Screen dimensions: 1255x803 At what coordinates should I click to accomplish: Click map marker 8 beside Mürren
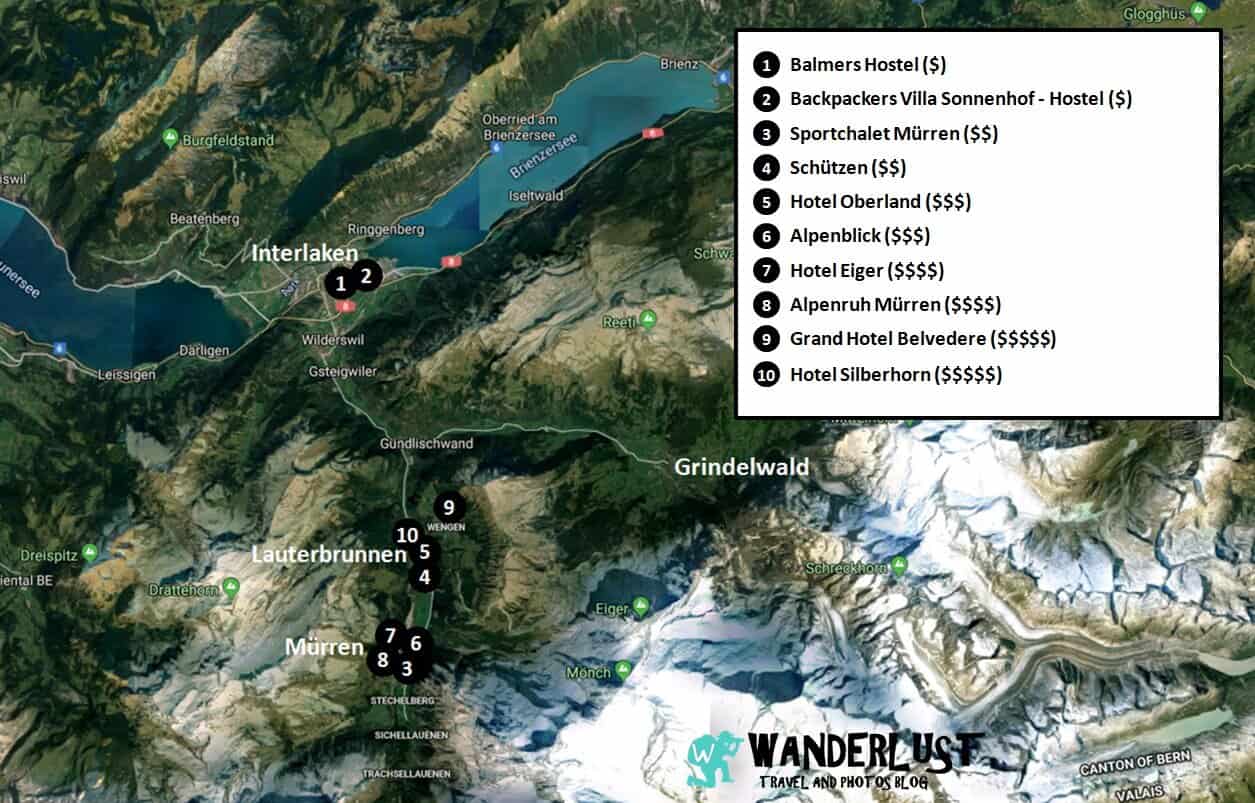click(381, 660)
